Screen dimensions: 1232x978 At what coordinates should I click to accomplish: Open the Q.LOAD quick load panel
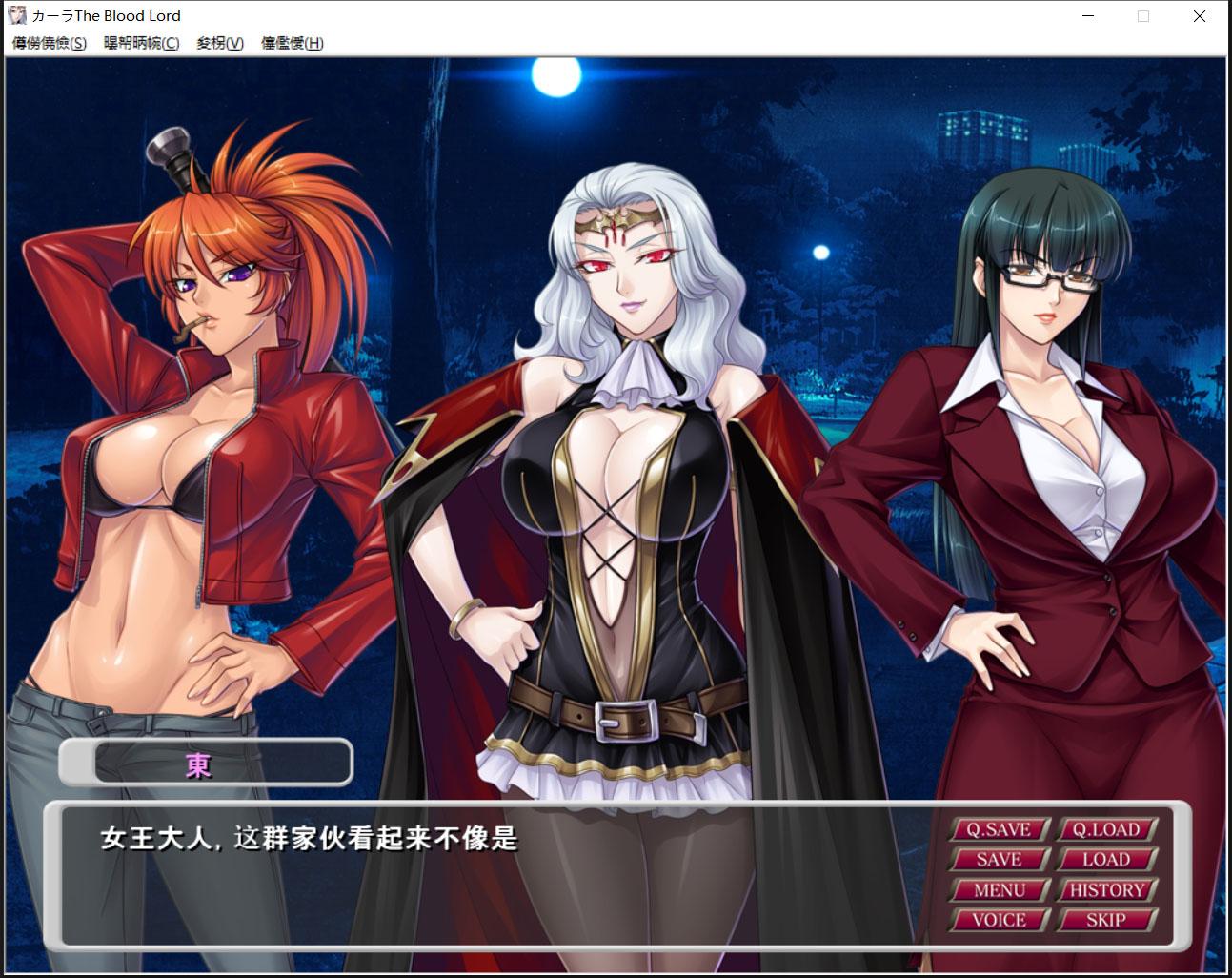point(1106,829)
